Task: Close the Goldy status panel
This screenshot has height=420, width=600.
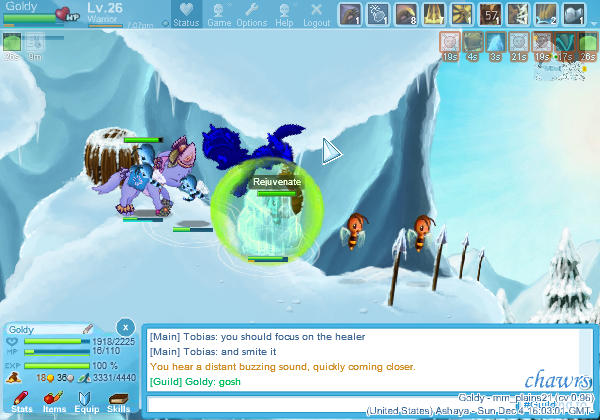Action: click(x=124, y=327)
